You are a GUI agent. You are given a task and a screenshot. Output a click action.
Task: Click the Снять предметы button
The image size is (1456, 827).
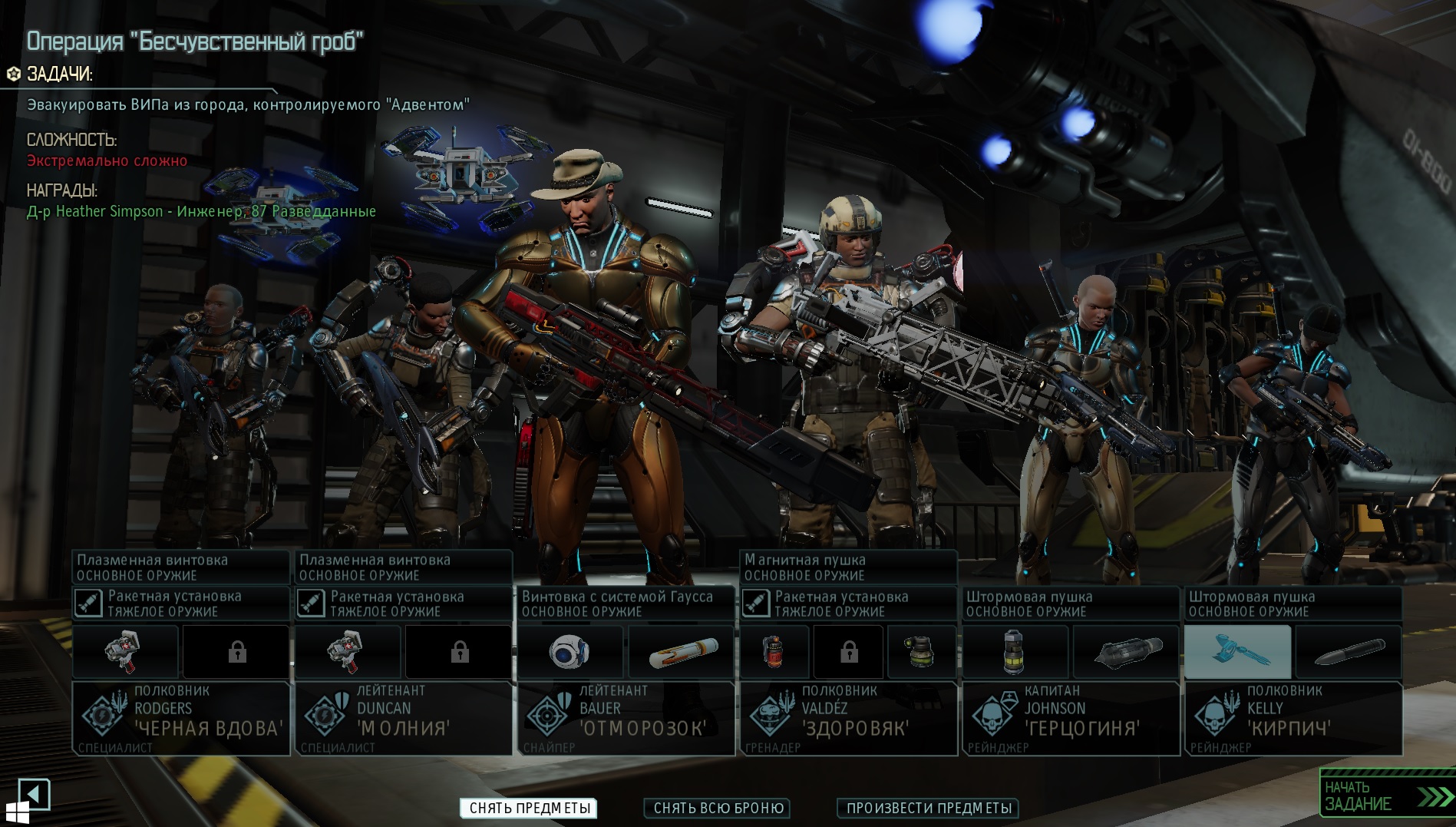530,808
